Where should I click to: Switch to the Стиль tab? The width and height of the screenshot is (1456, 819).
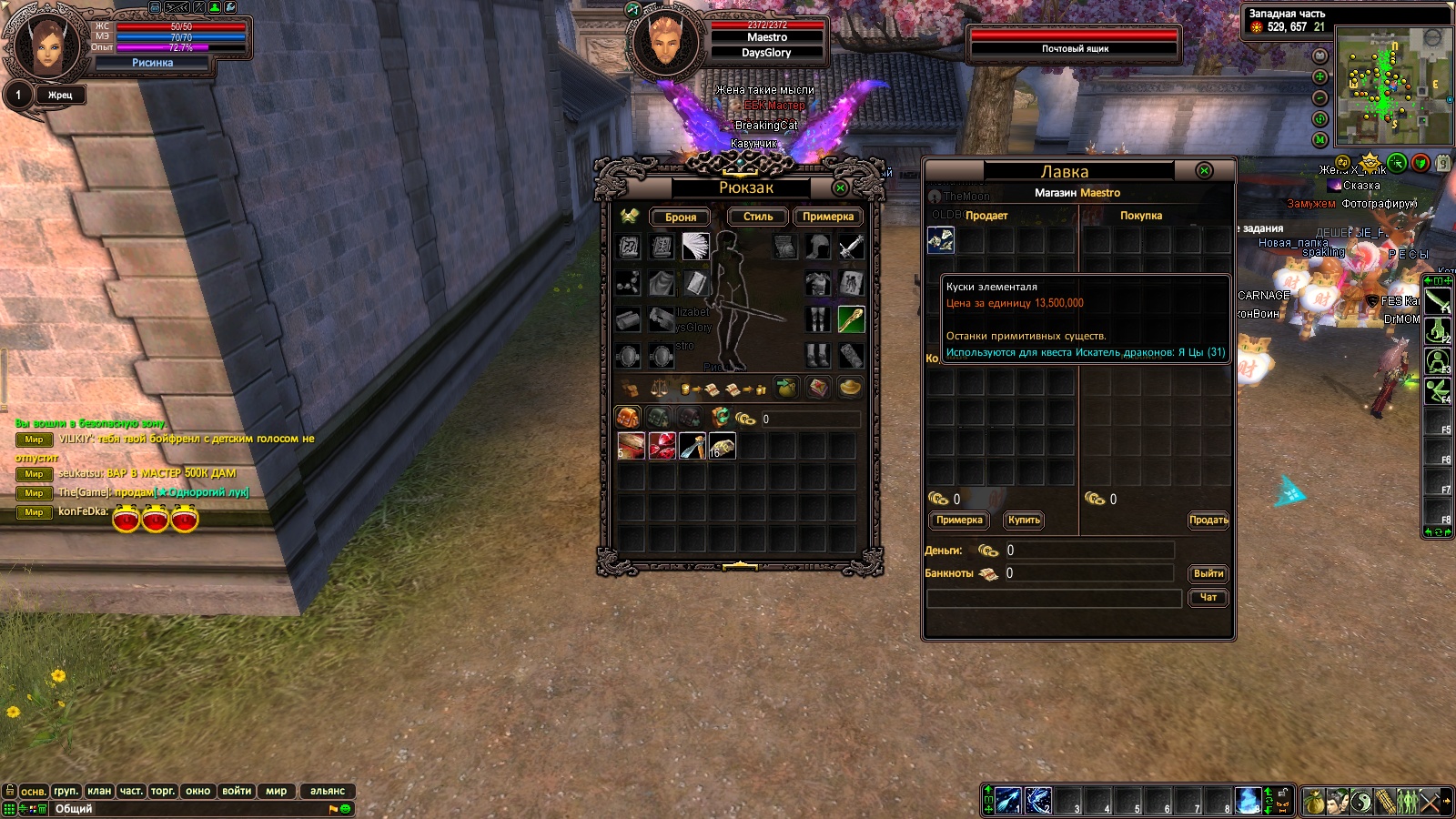coord(757,217)
